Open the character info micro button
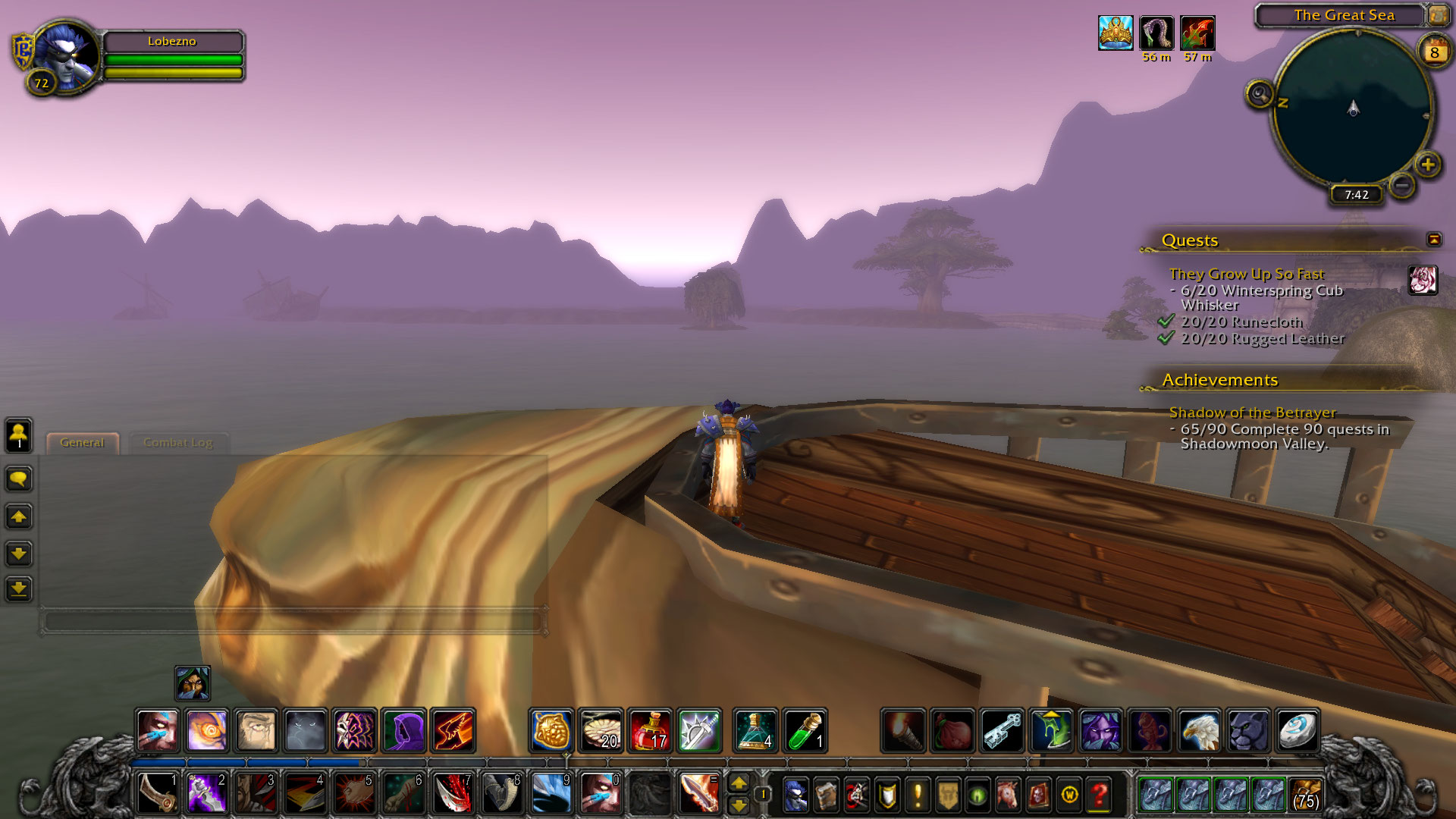The image size is (1456, 819). pos(795,795)
